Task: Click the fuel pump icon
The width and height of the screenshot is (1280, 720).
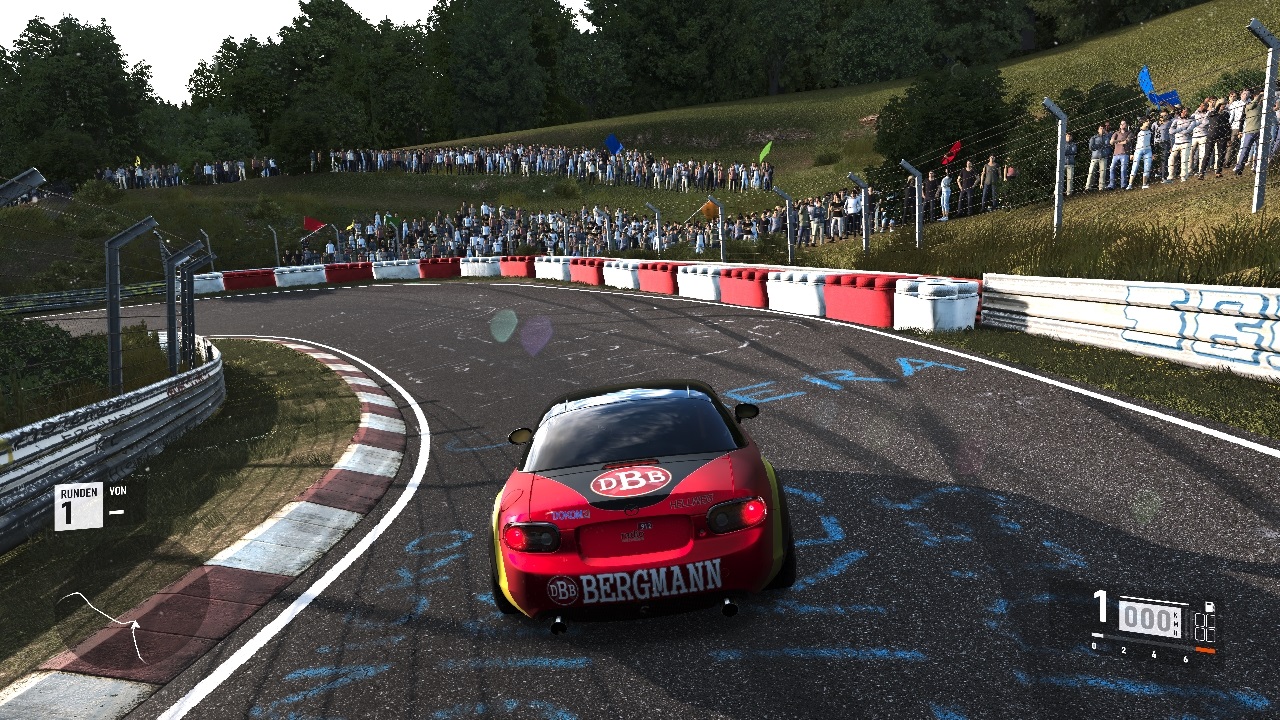Action: (x=1209, y=608)
